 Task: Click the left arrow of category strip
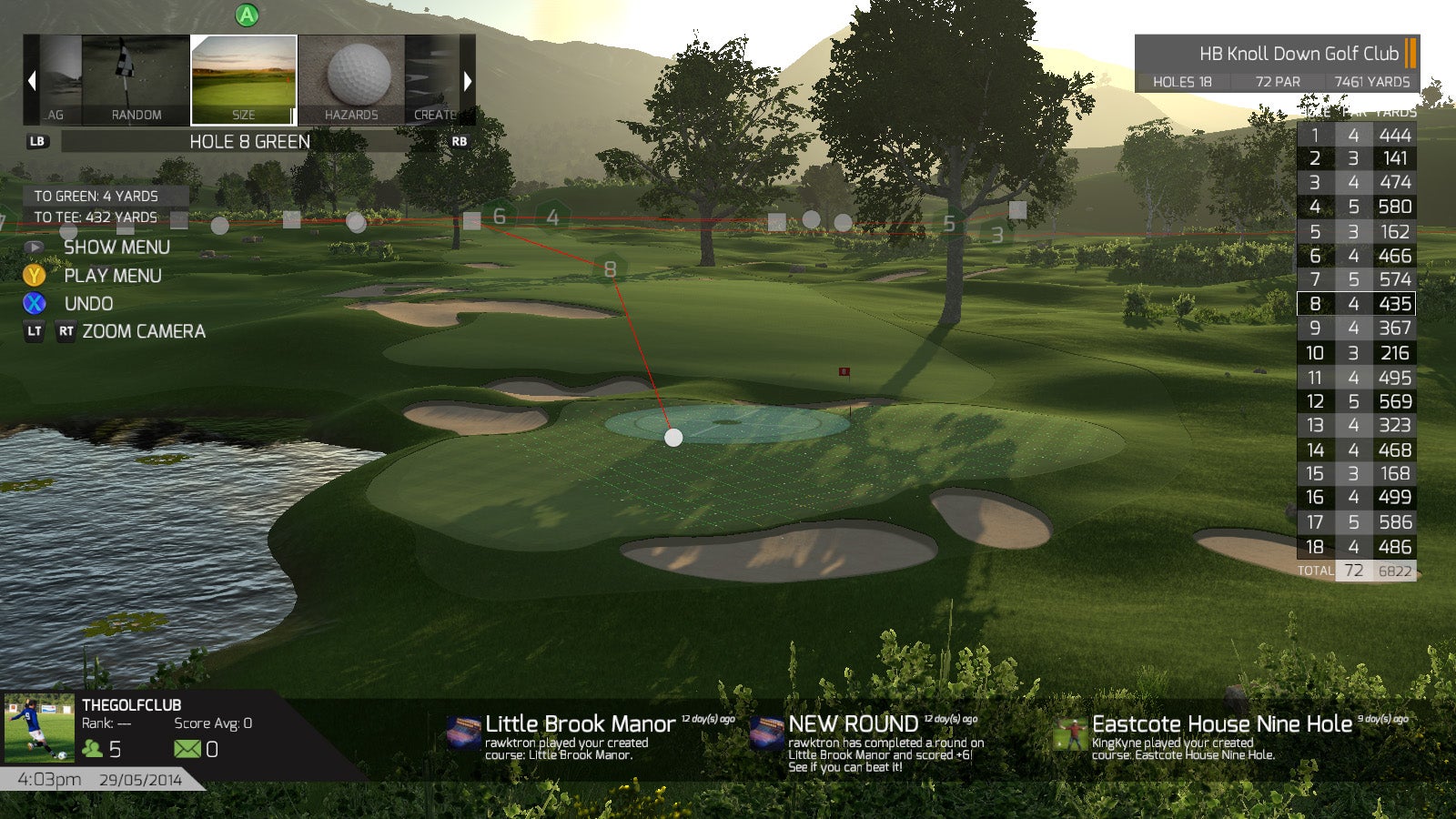click(x=32, y=80)
